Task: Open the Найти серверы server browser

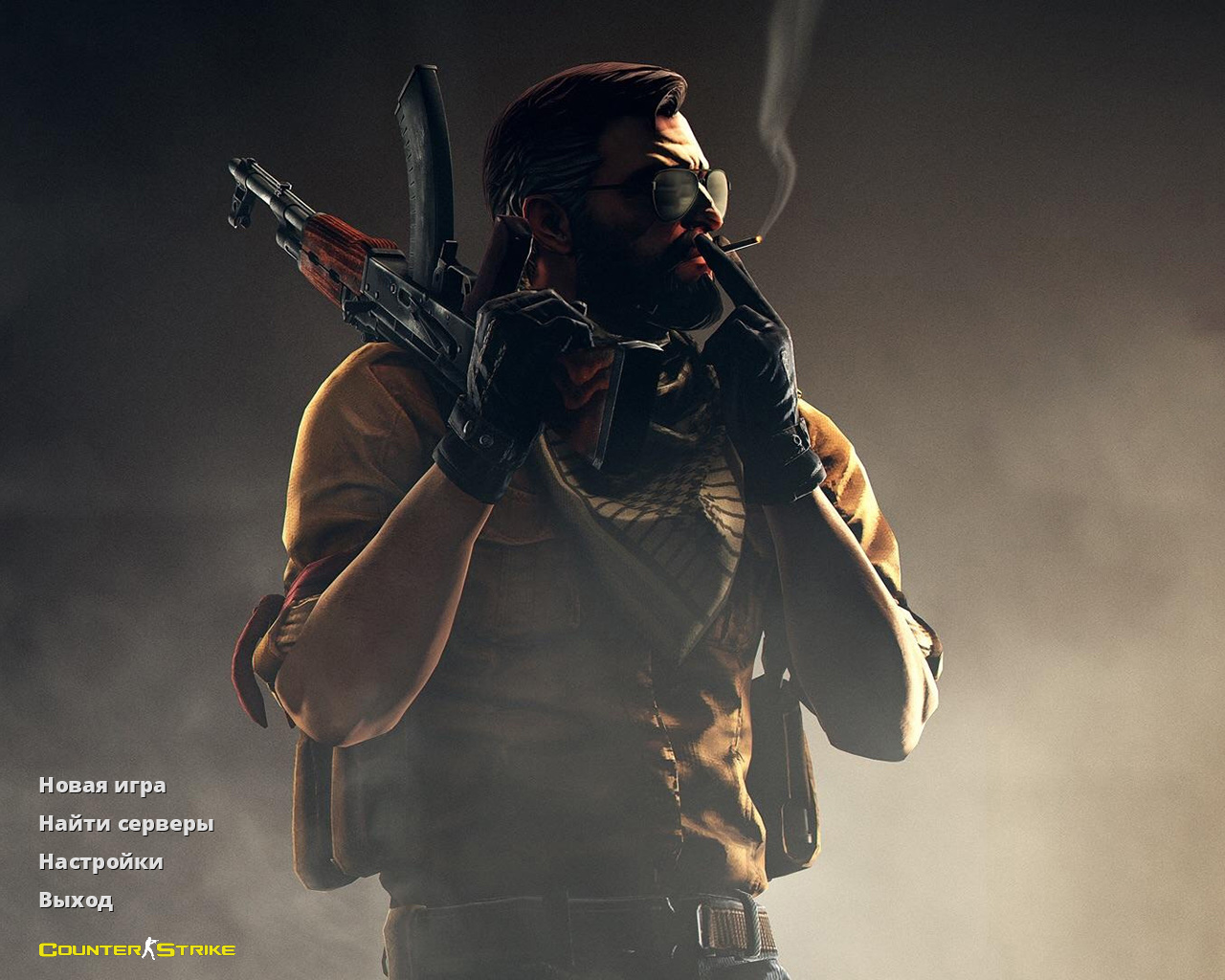Action: [125, 824]
